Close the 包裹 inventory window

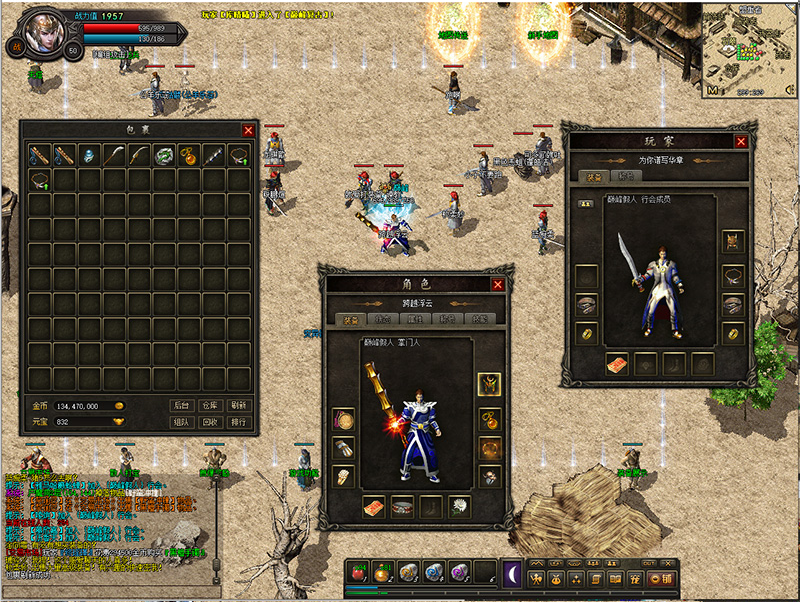tap(248, 130)
